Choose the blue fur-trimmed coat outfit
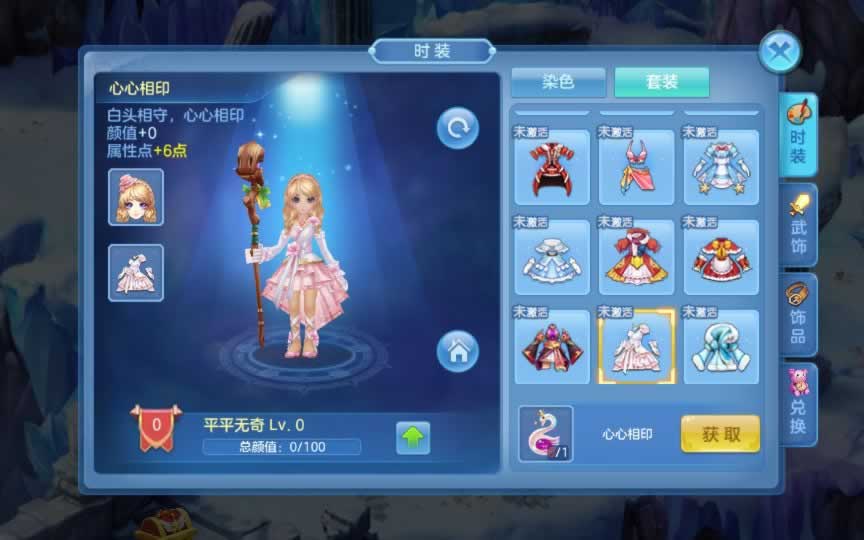Image resolution: width=864 pixels, height=540 pixels. coord(721,347)
